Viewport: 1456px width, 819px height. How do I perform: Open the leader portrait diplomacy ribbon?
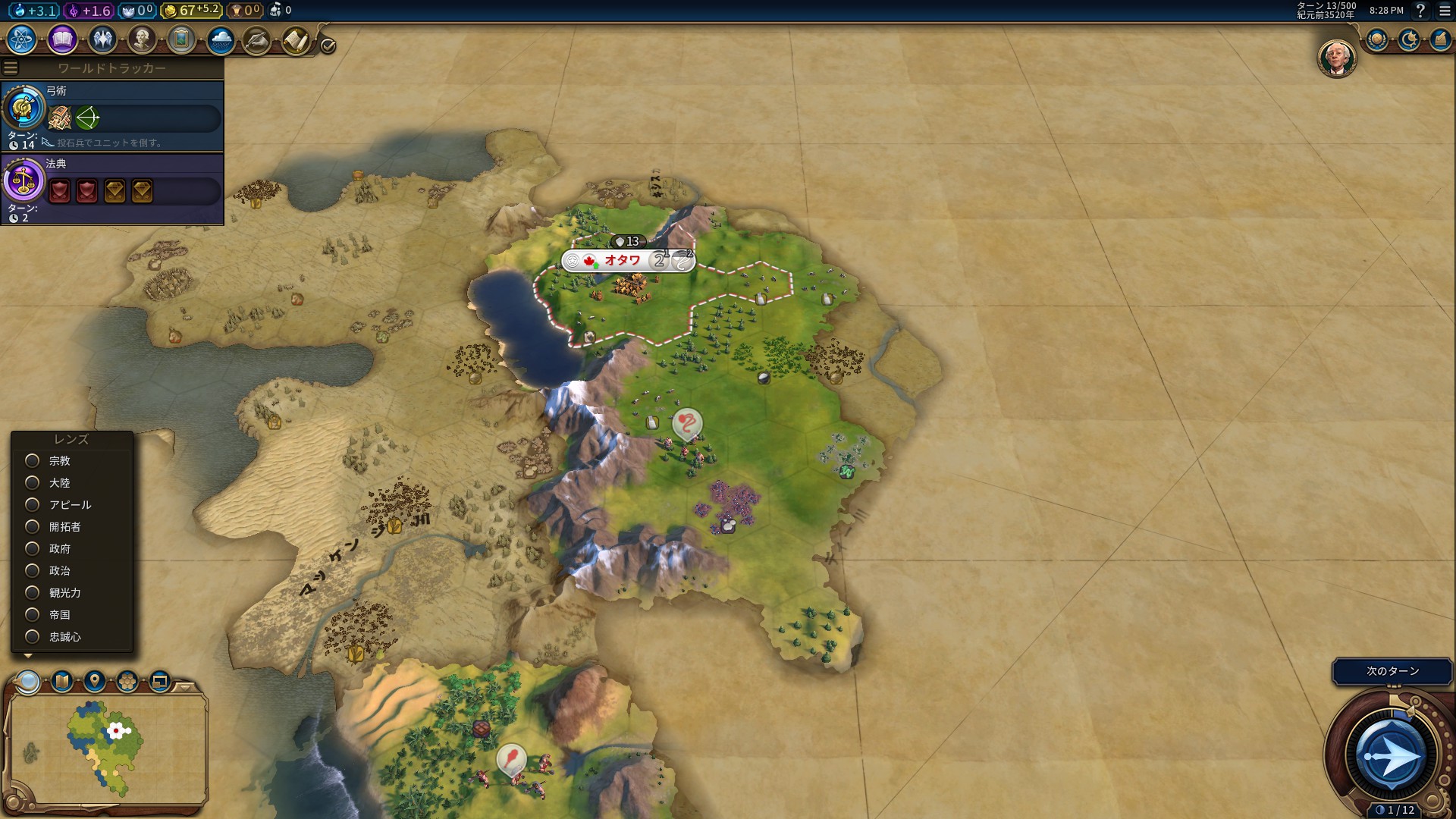point(1336,58)
